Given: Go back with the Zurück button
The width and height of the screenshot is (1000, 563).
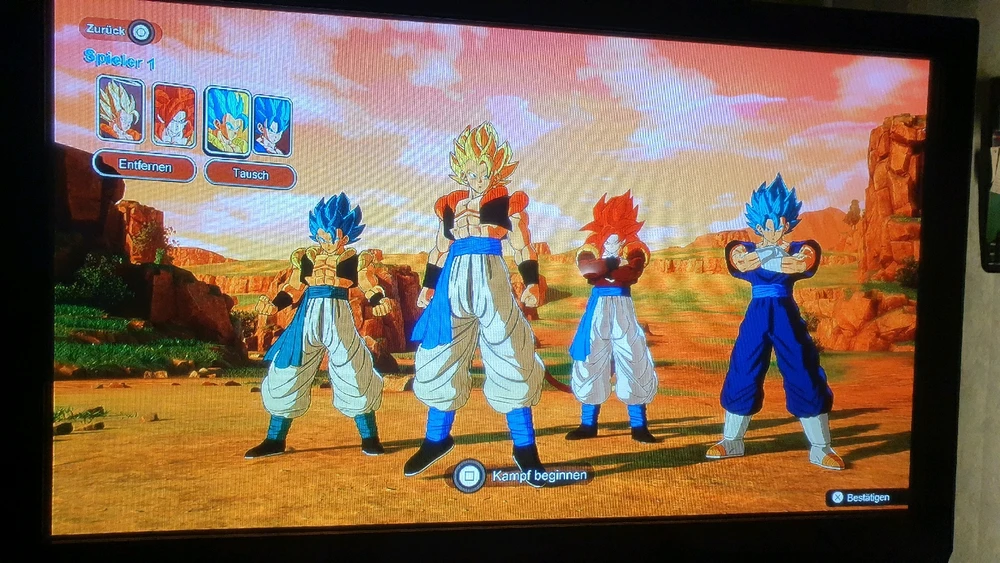Looking at the screenshot, I should (119, 31).
